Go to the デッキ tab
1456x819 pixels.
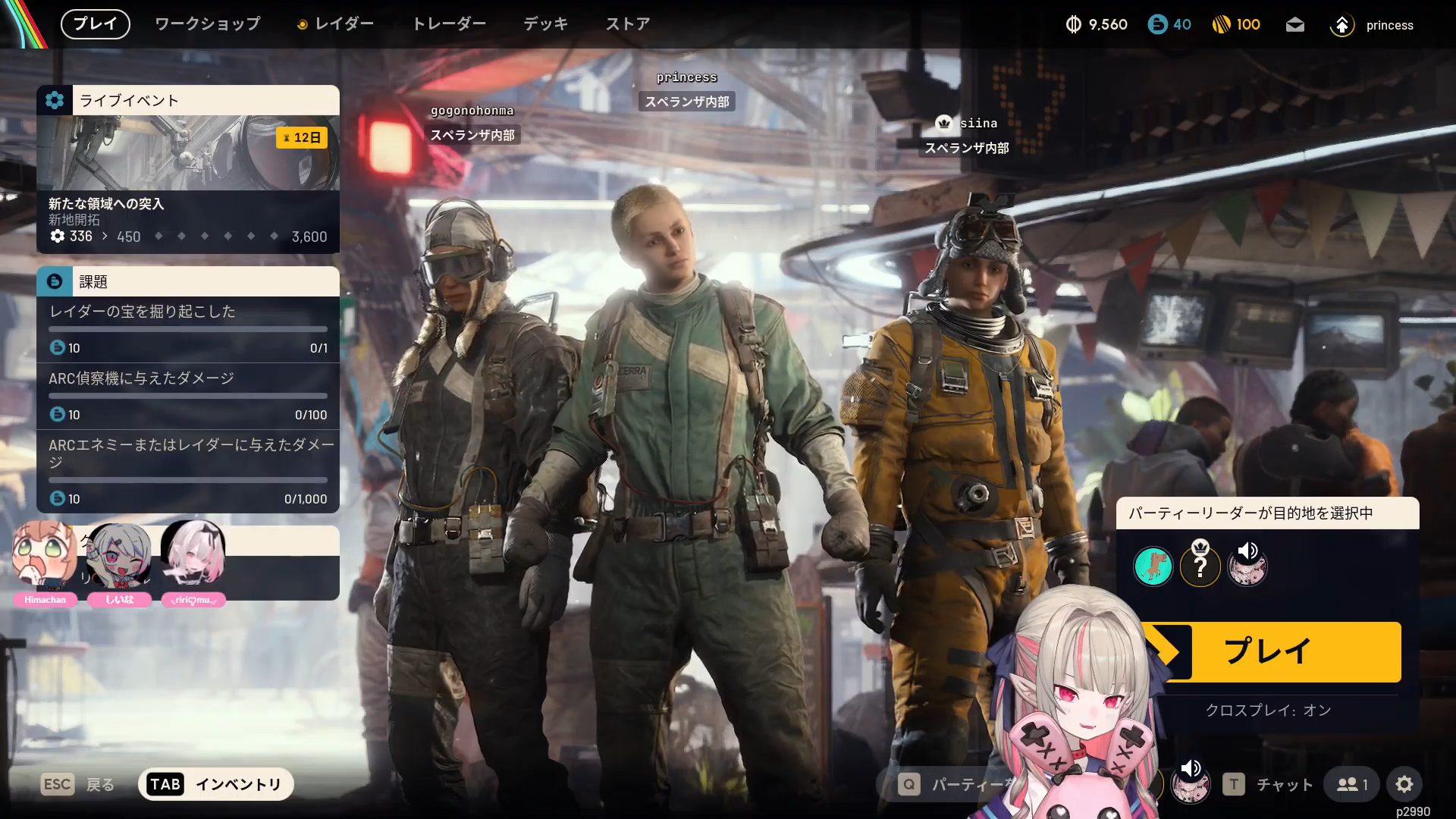tap(545, 24)
